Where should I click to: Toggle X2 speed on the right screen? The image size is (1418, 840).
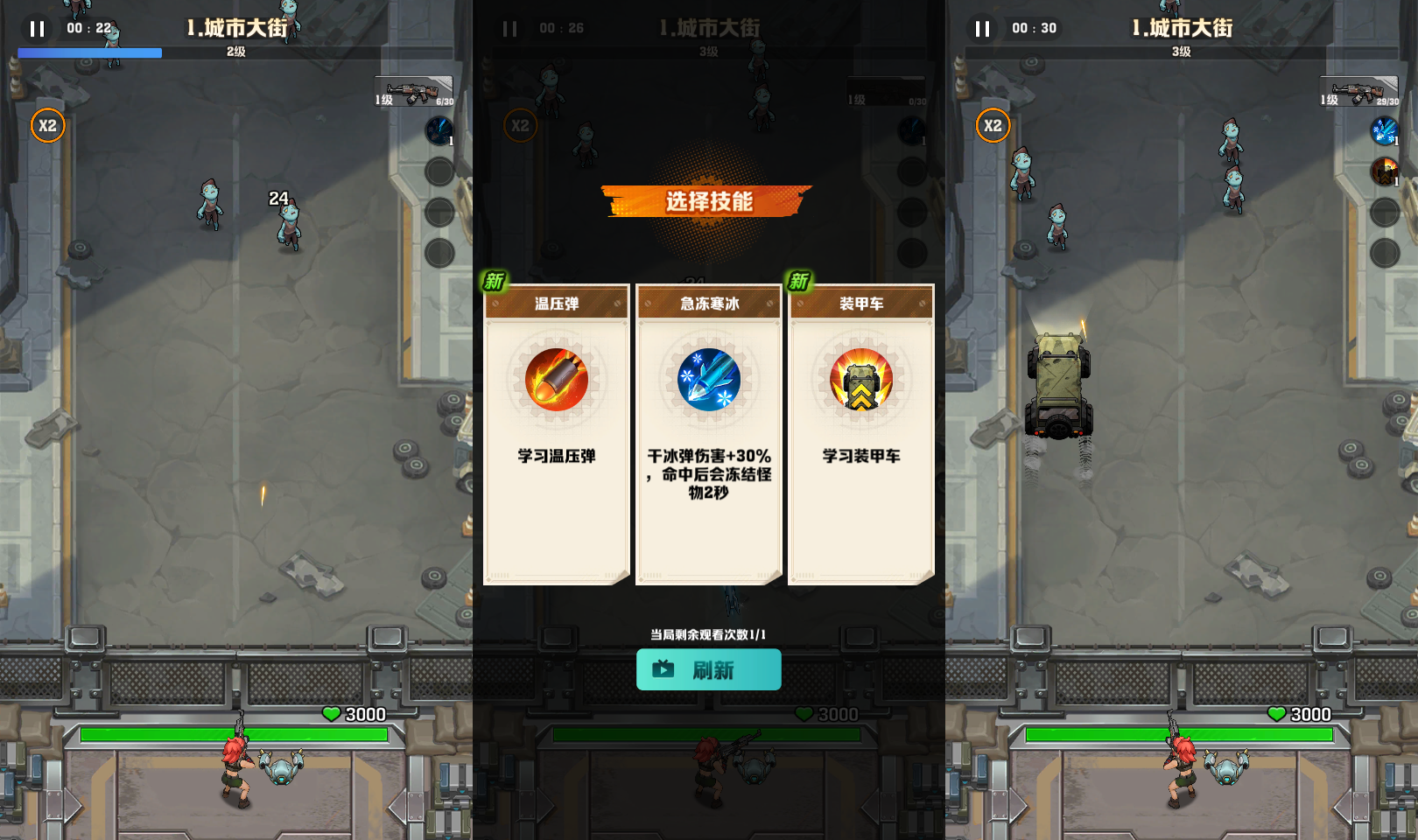coord(993,126)
